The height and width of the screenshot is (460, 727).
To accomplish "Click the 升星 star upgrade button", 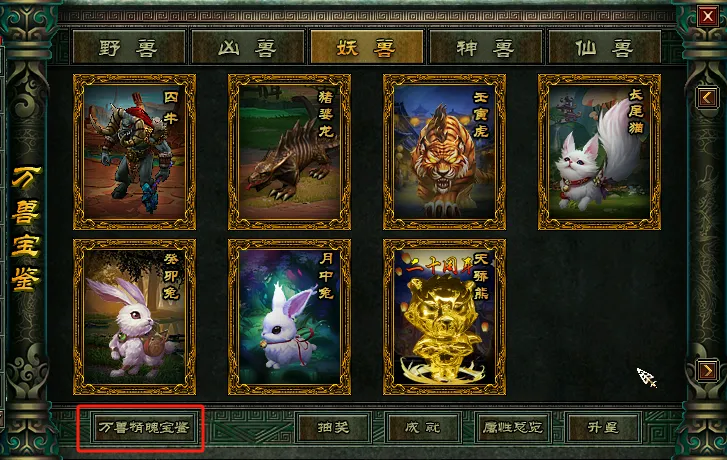I will pyautogui.click(x=602, y=428).
